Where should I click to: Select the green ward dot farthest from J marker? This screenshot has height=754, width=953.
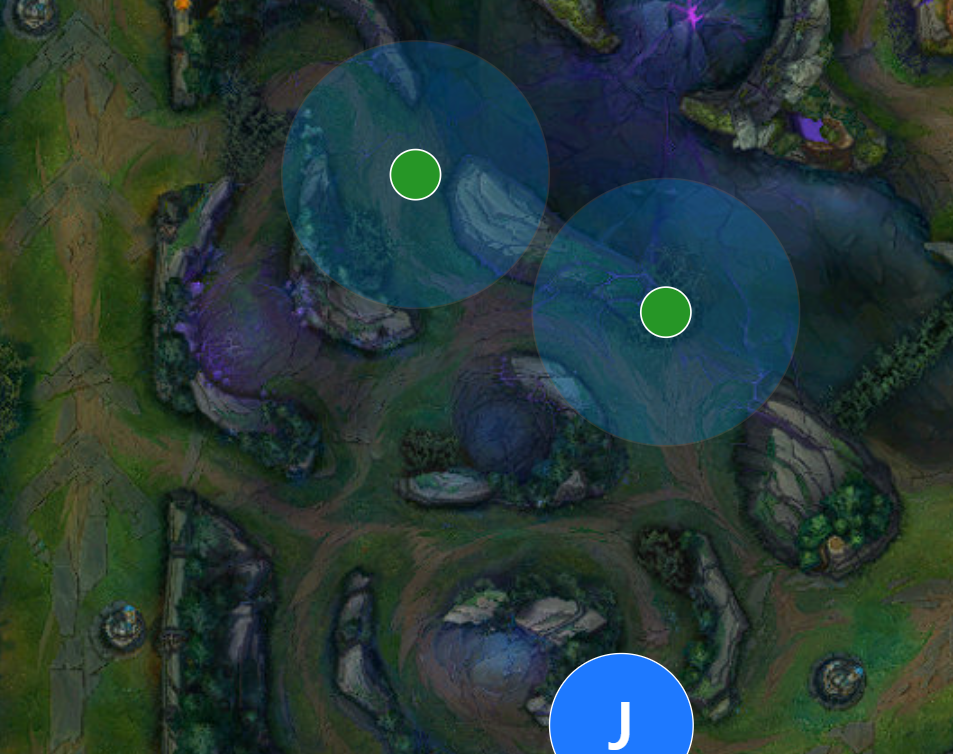tap(415, 175)
